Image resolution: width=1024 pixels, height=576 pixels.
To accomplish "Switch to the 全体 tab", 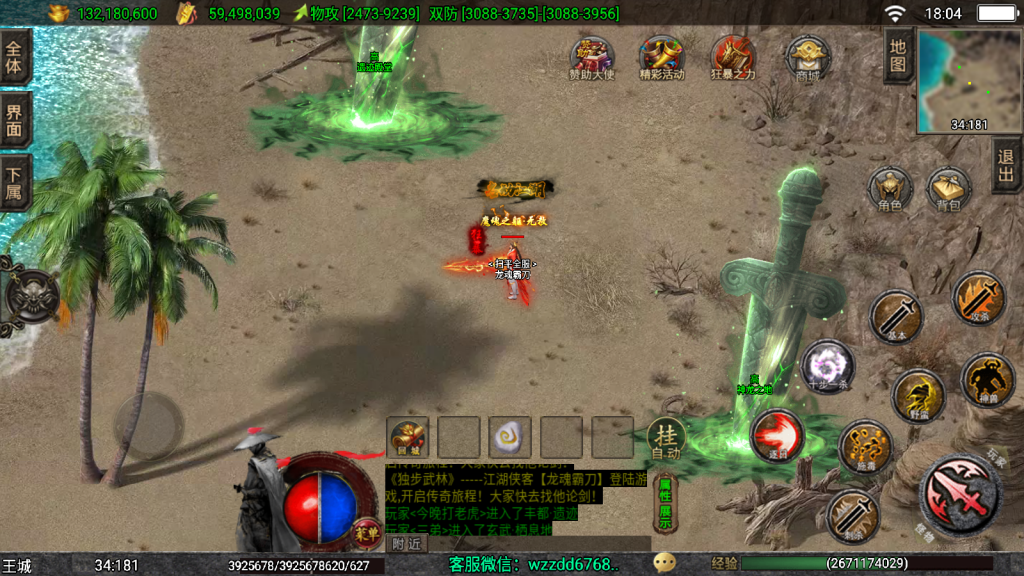I will pyautogui.click(x=15, y=57).
